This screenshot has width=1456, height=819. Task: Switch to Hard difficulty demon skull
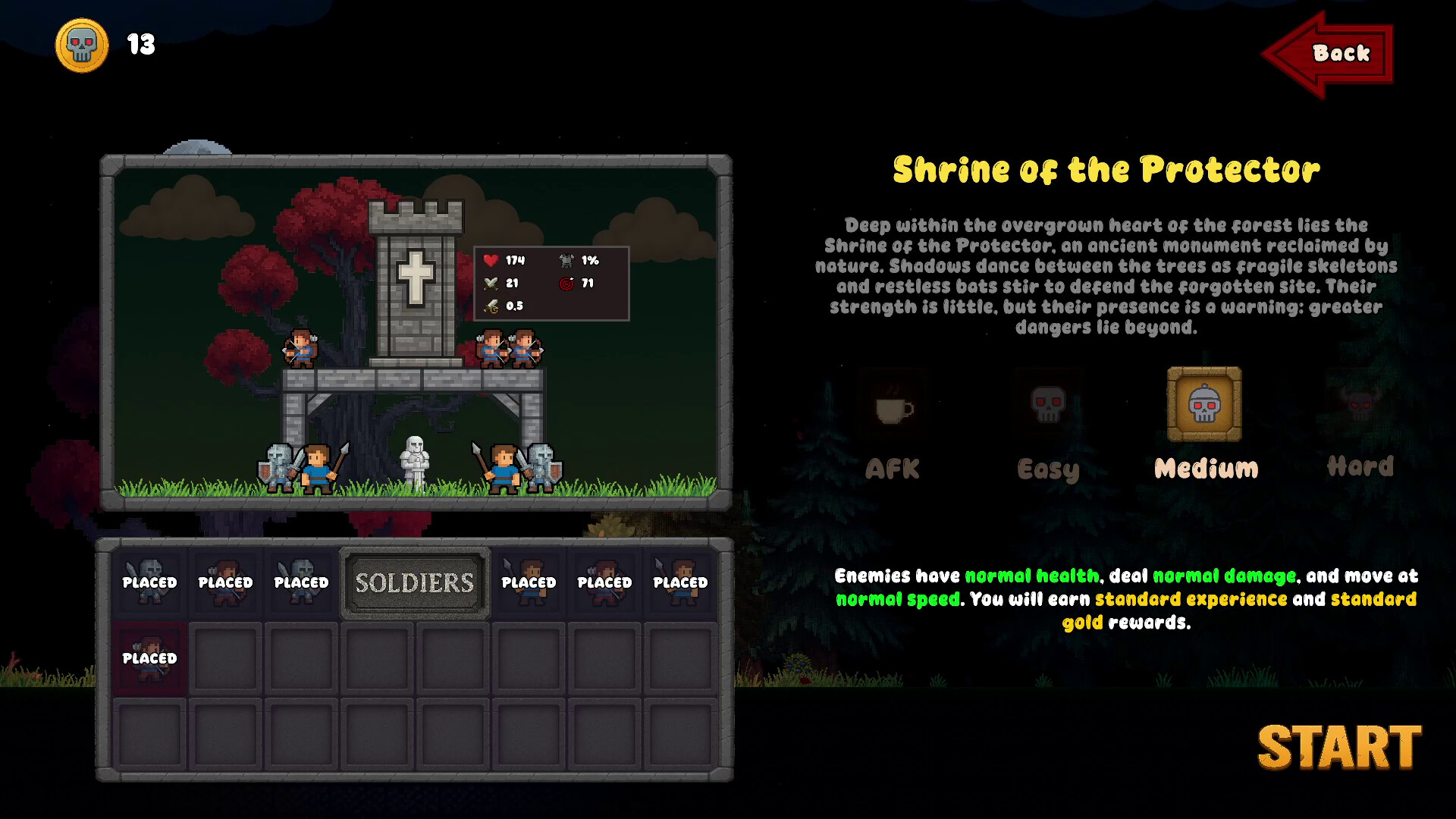(x=1360, y=406)
